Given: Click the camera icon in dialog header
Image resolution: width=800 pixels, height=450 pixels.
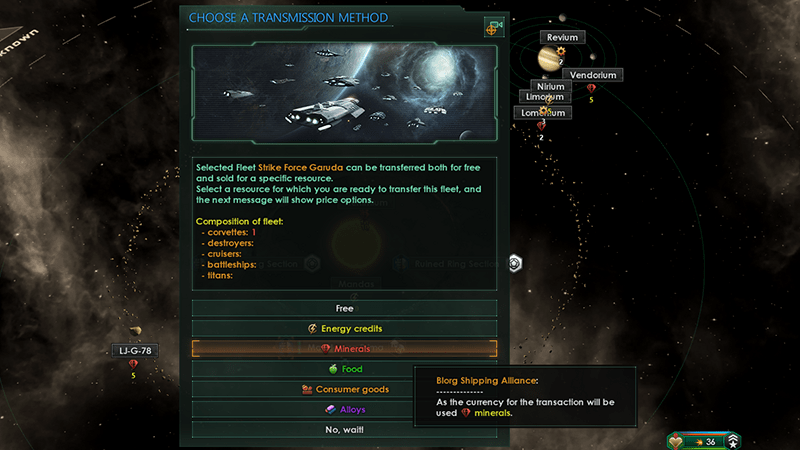Looking at the screenshot, I should (493, 27).
